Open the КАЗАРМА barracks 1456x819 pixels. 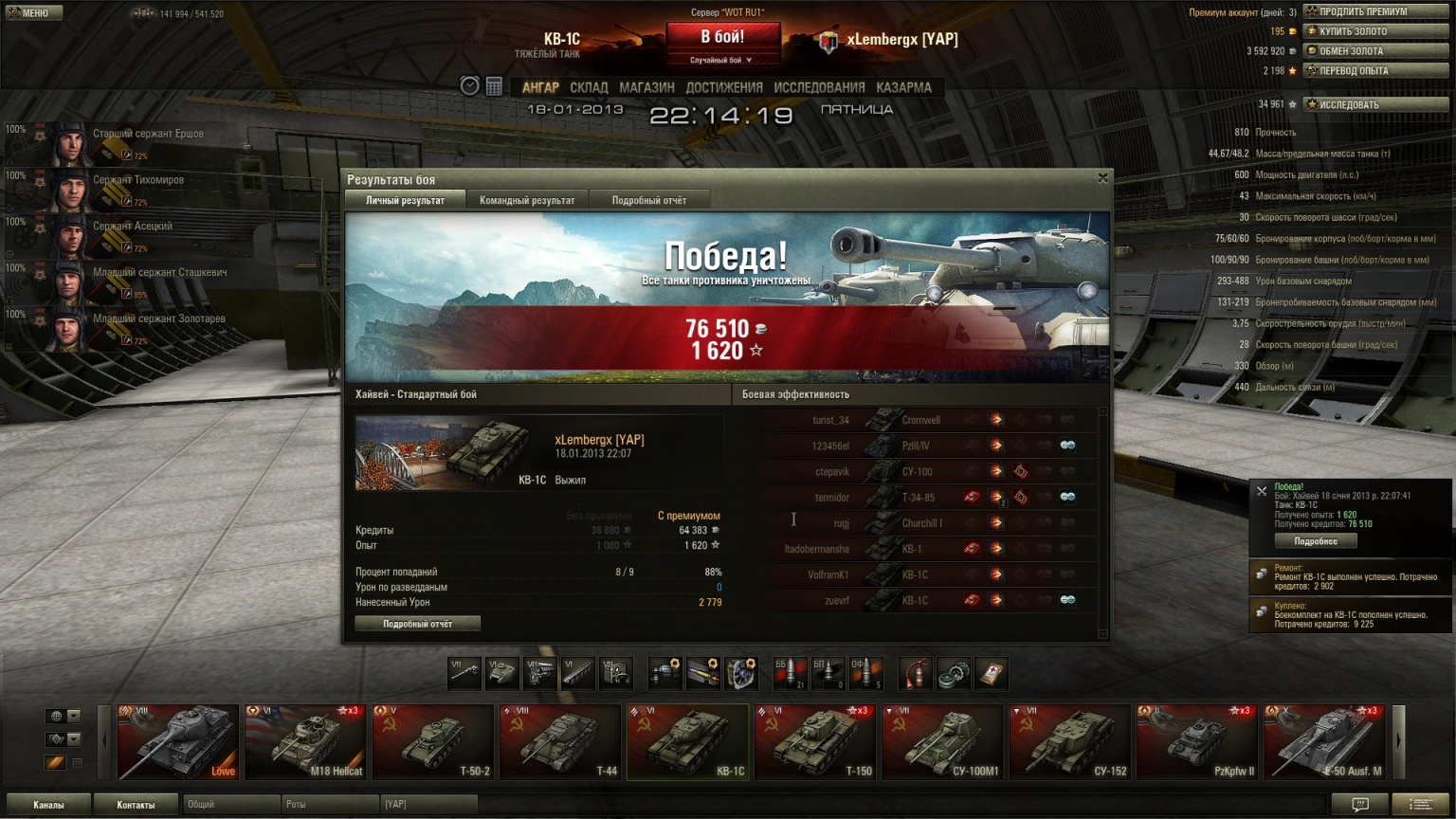903,87
